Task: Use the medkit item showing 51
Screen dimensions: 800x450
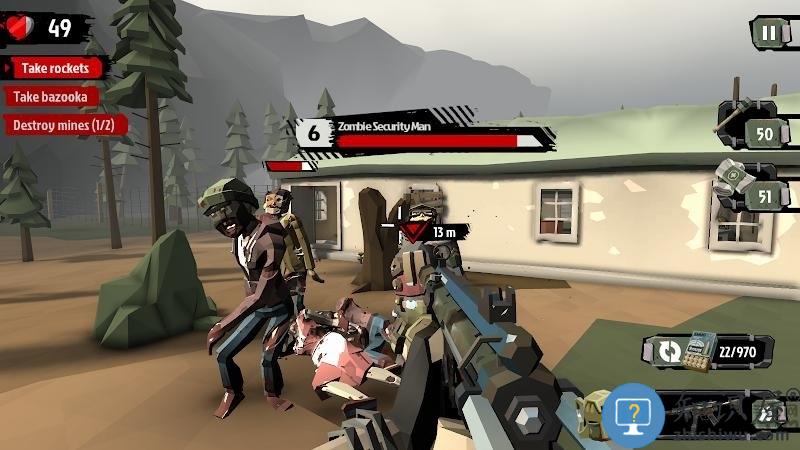Action: 750,194
